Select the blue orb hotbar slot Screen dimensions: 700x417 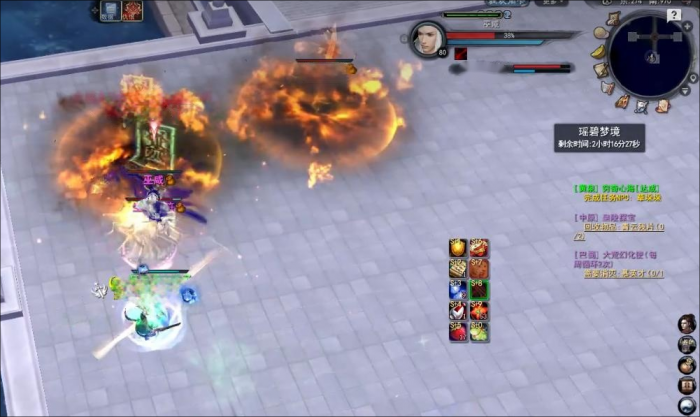[x=458, y=290]
